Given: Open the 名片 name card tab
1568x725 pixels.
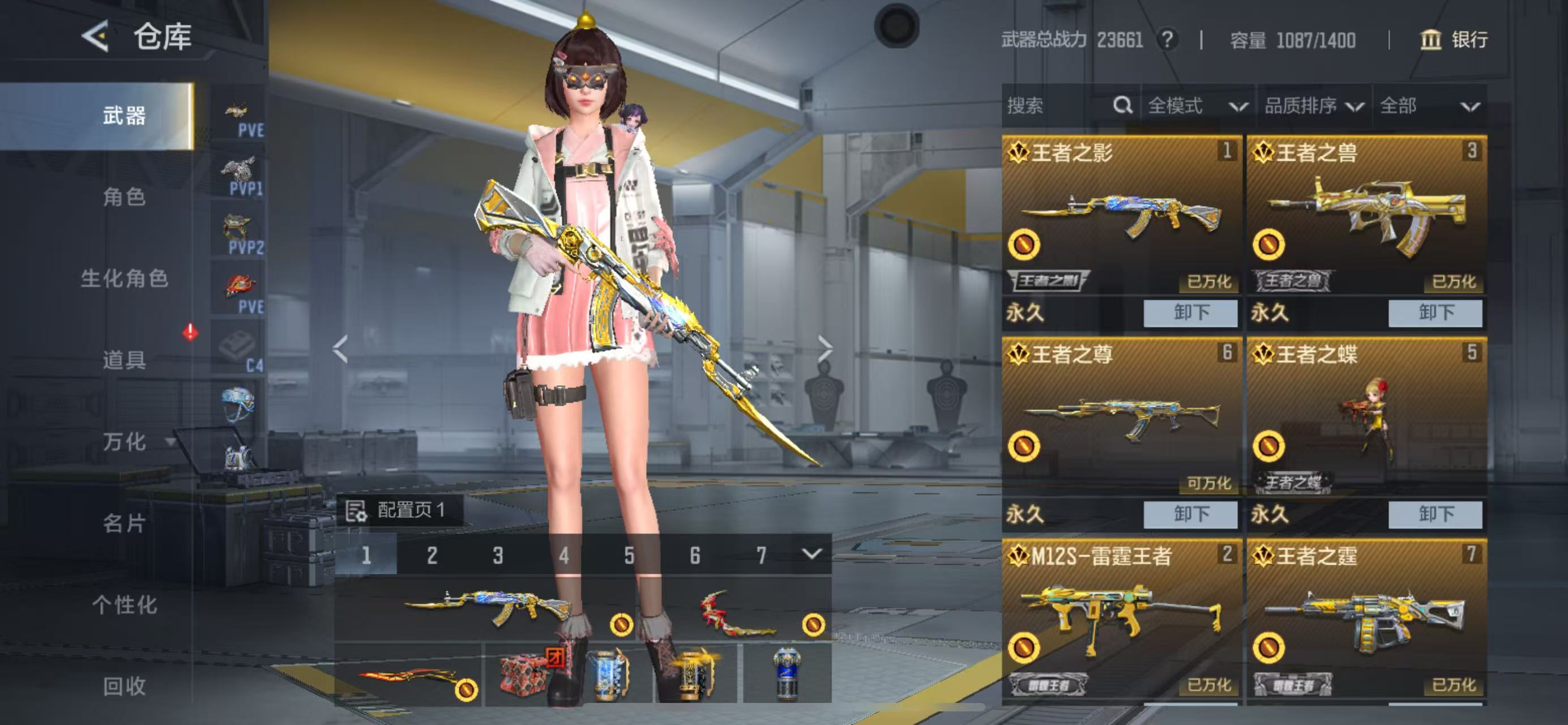Looking at the screenshot, I should (124, 523).
